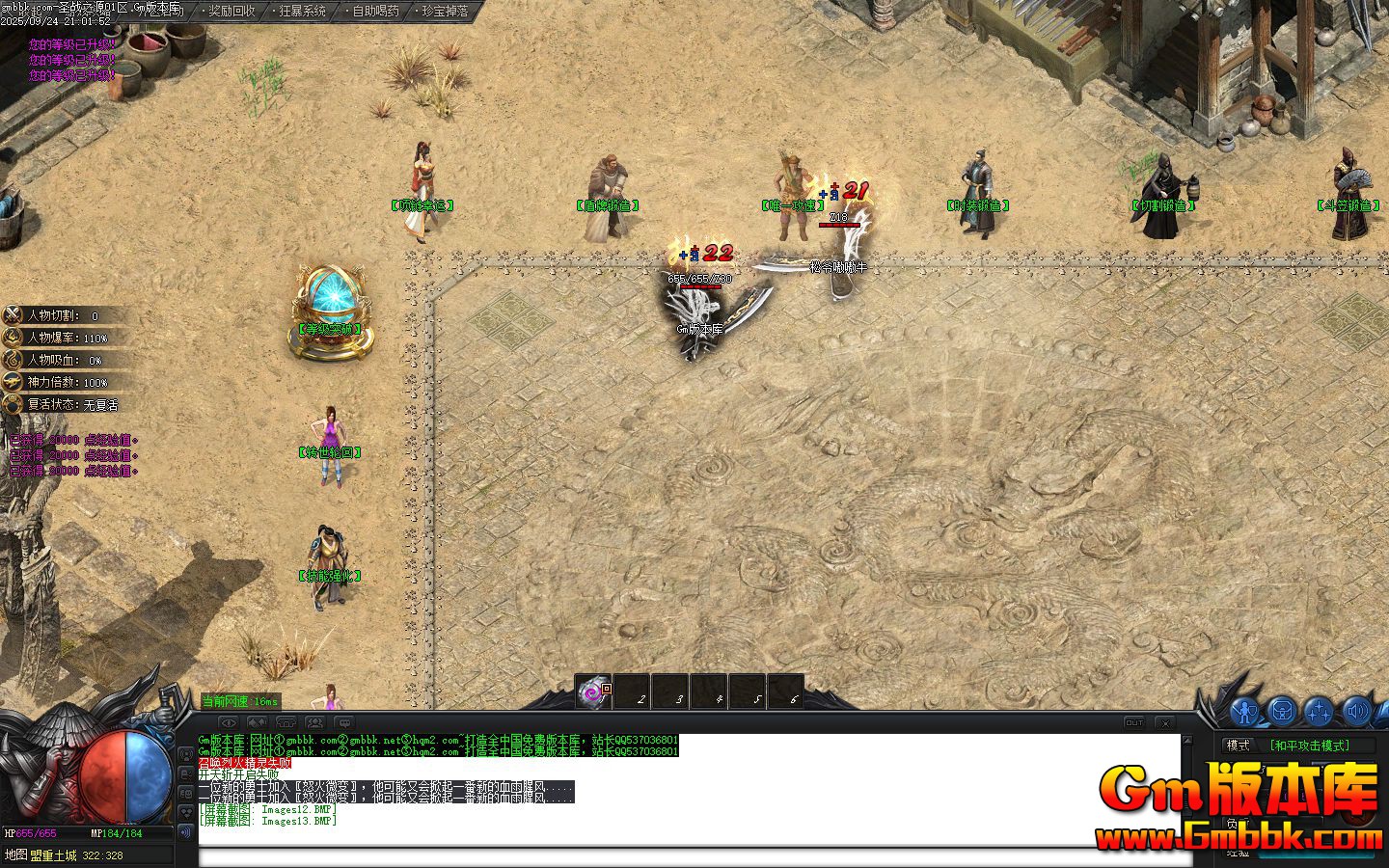
Task: Open the treasure chest icon near the minimap
Action: 1281,711
